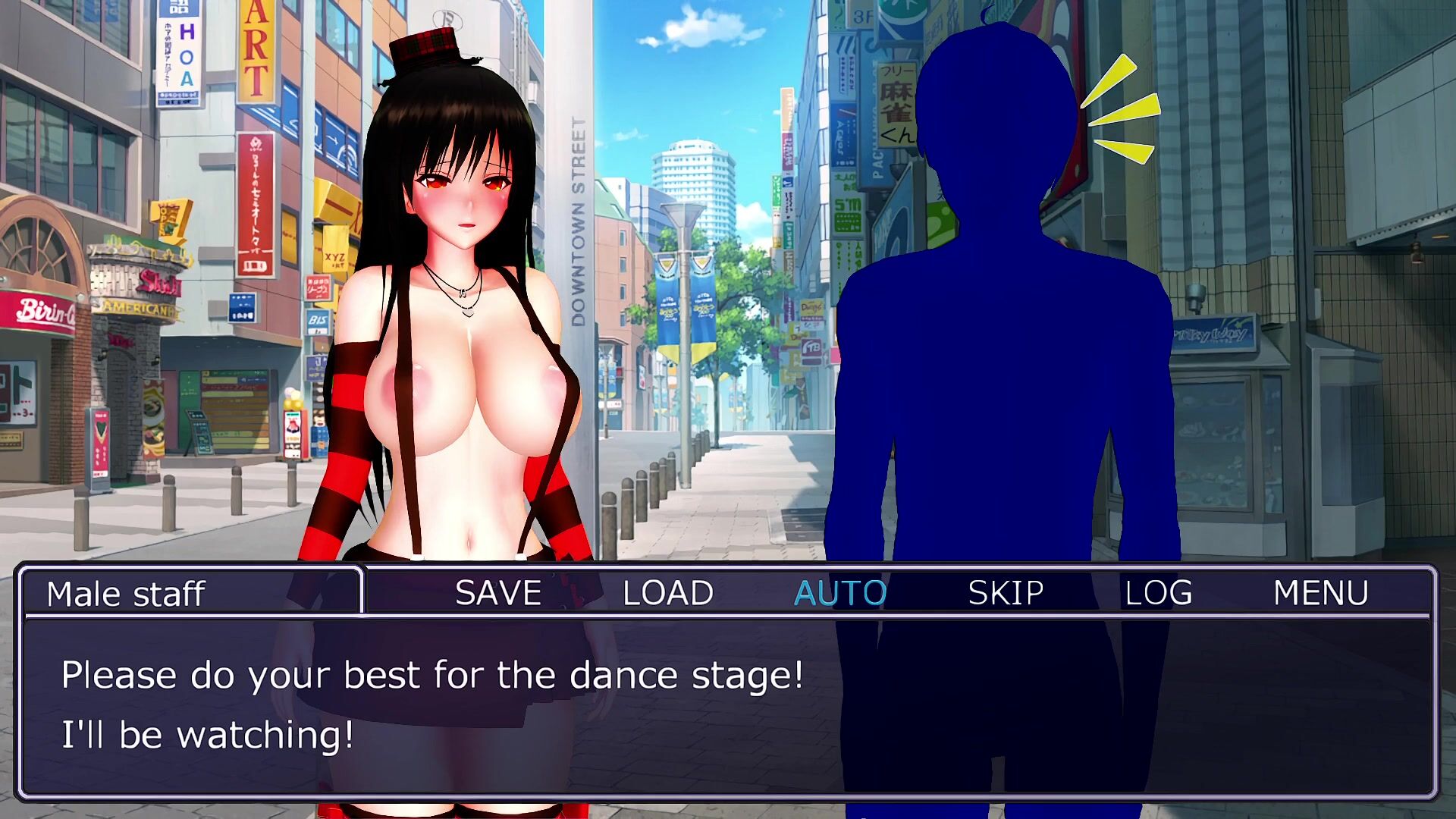This screenshot has width=1456, height=819.
Task: Open the SAVE screen
Action: (x=498, y=593)
